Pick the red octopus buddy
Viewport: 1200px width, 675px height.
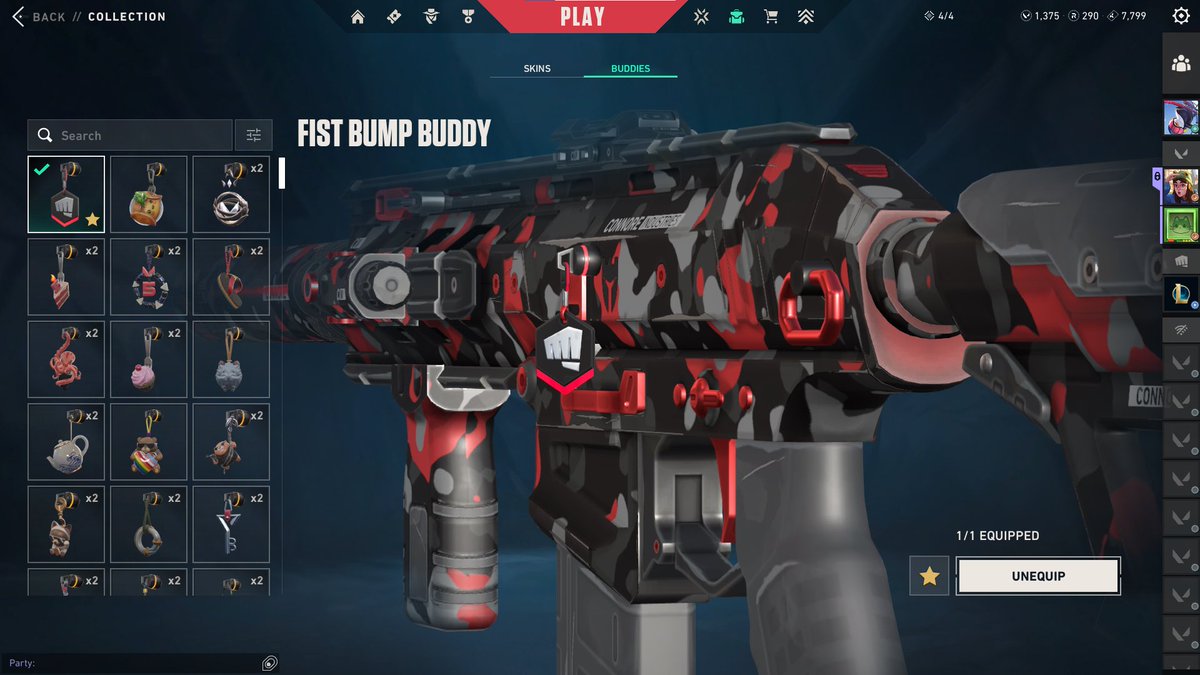(66, 359)
